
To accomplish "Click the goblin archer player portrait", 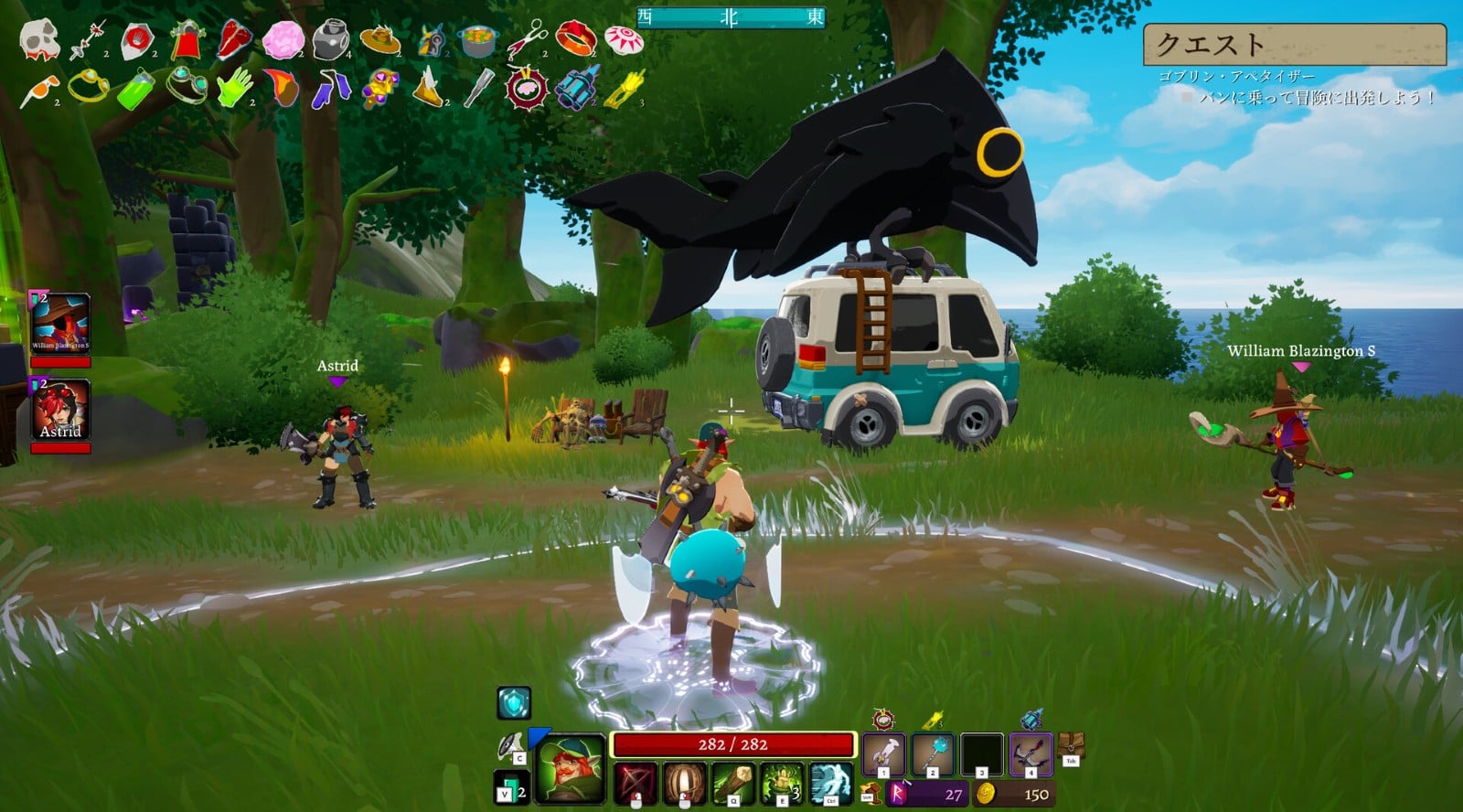I will [571, 770].
